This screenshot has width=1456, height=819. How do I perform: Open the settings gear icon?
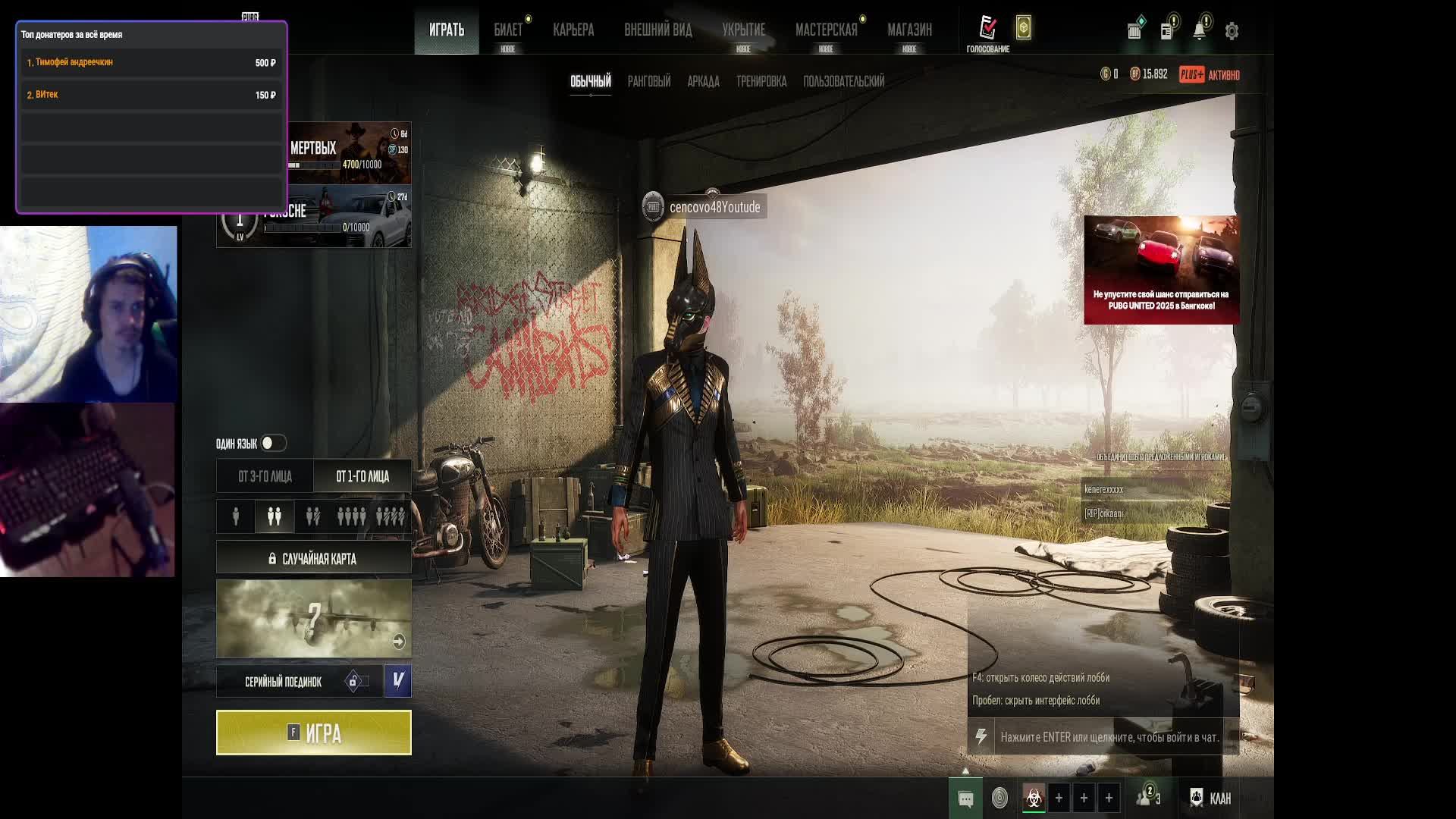pyautogui.click(x=1232, y=31)
